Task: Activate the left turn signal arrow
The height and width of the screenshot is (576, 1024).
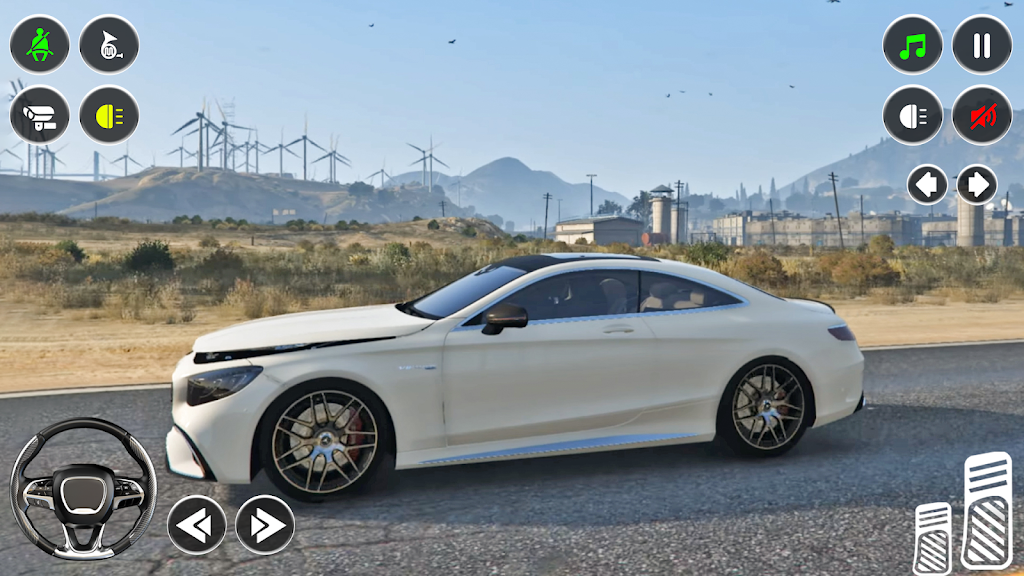Action: click(927, 184)
